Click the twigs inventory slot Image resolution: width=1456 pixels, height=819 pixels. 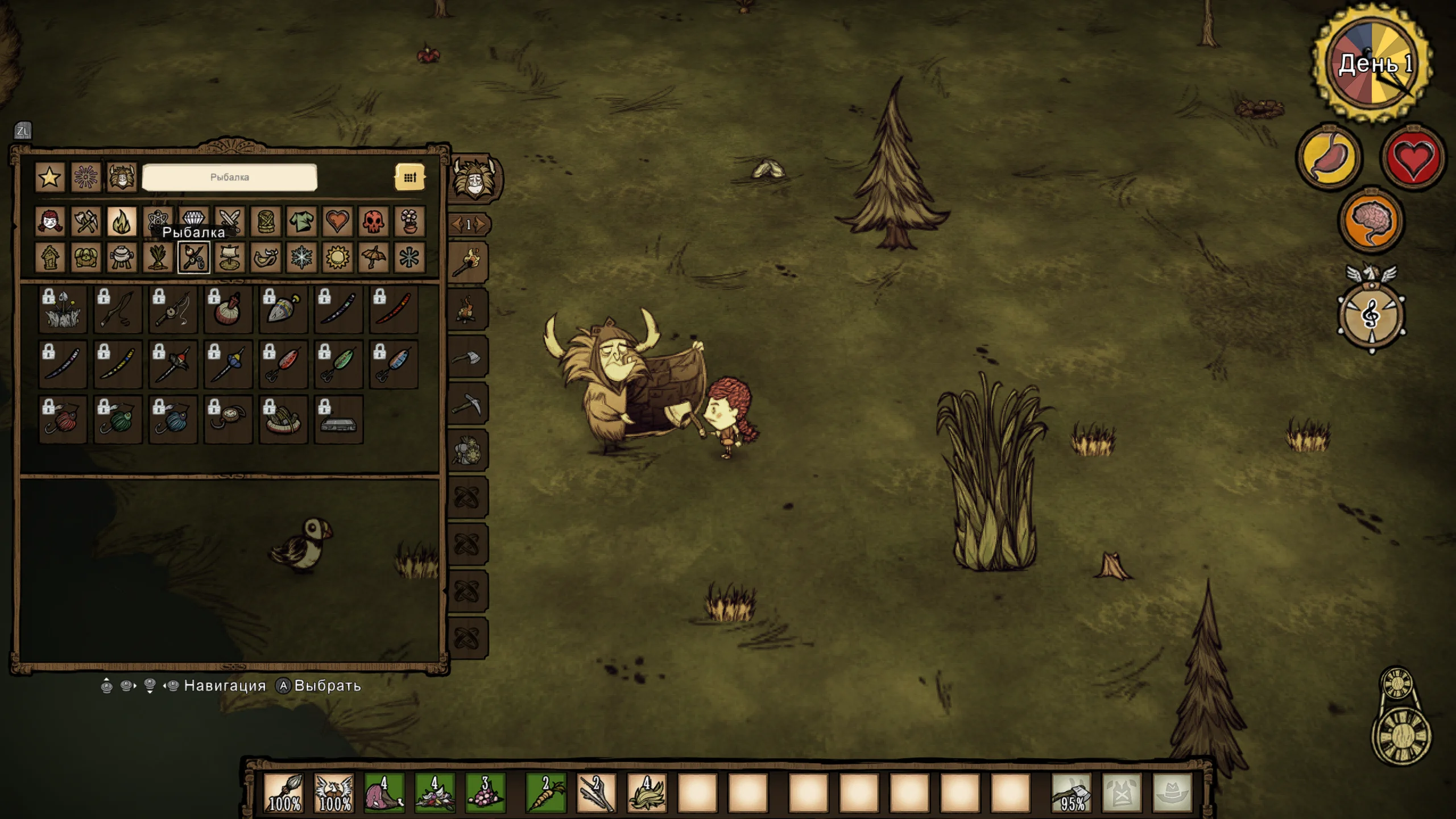[x=595, y=793]
